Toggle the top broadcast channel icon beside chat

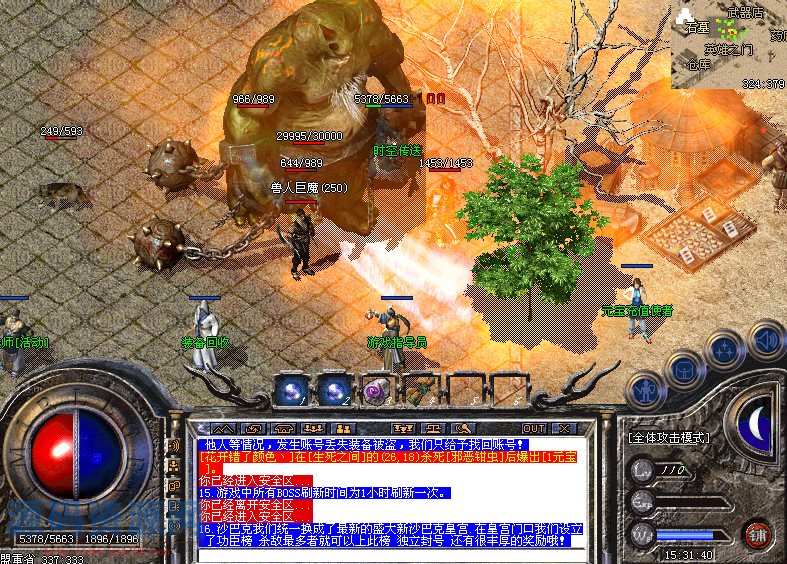[172, 447]
